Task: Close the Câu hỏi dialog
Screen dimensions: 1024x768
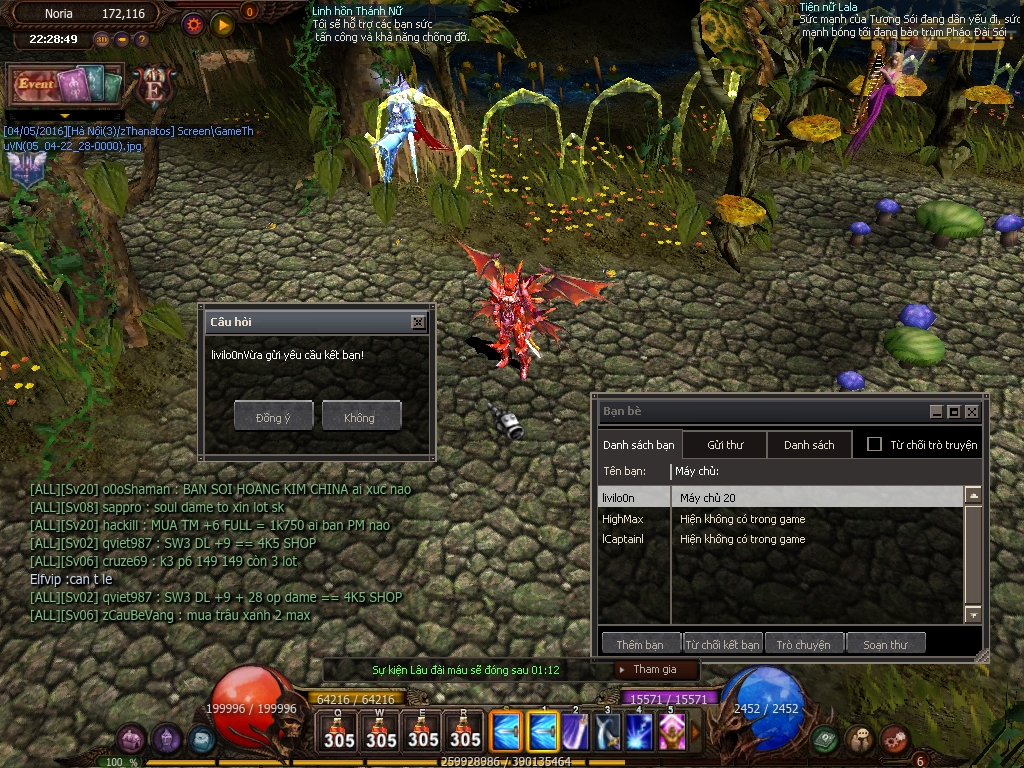Action: [x=418, y=322]
